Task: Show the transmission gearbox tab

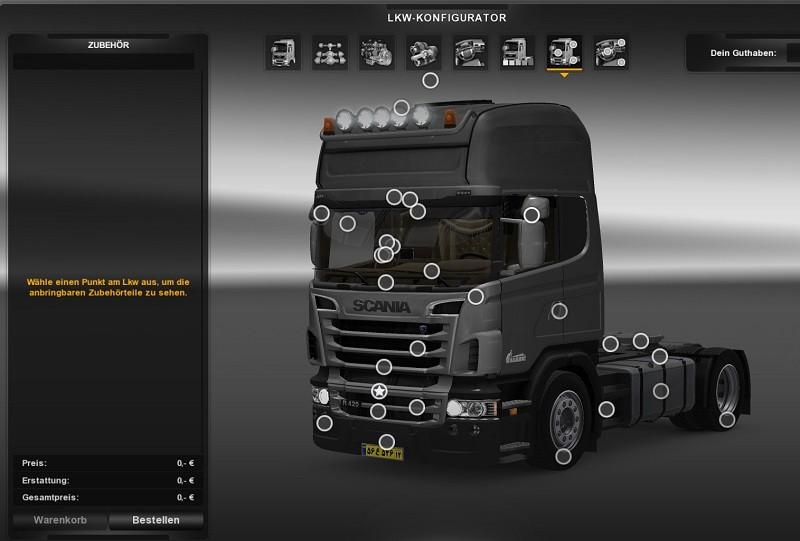Action: tap(423, 52)
